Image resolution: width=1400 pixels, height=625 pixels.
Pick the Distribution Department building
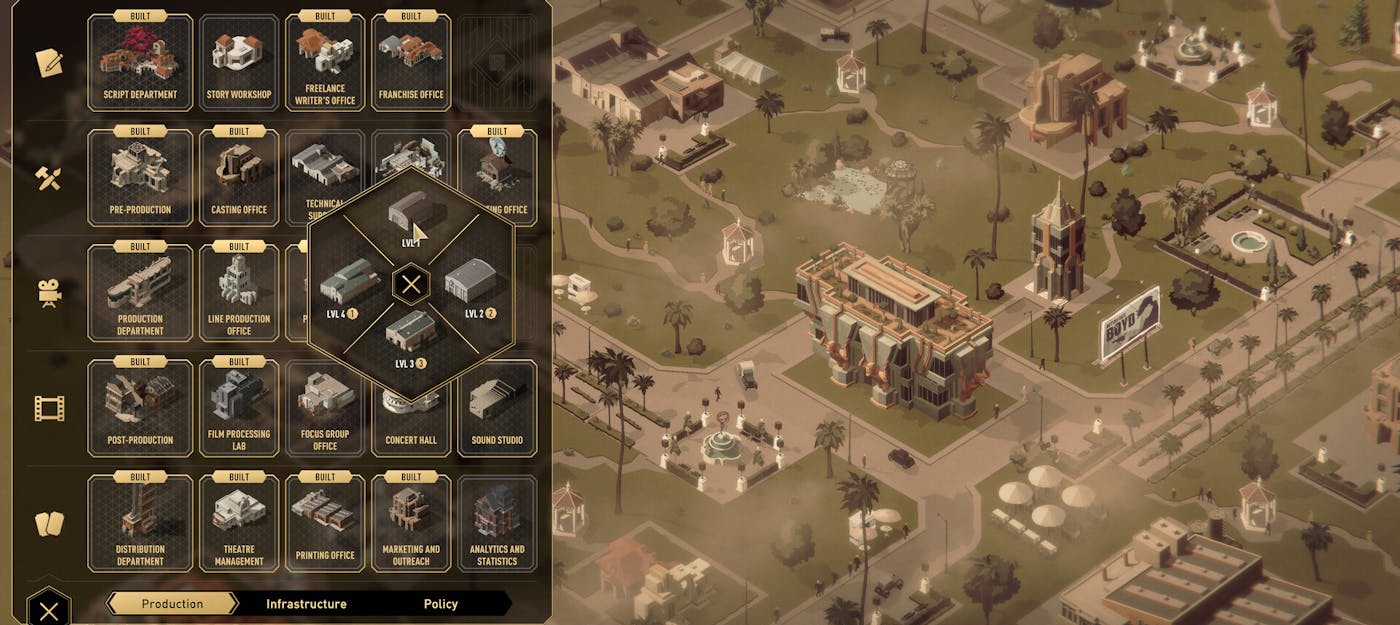tap(140, 523)
